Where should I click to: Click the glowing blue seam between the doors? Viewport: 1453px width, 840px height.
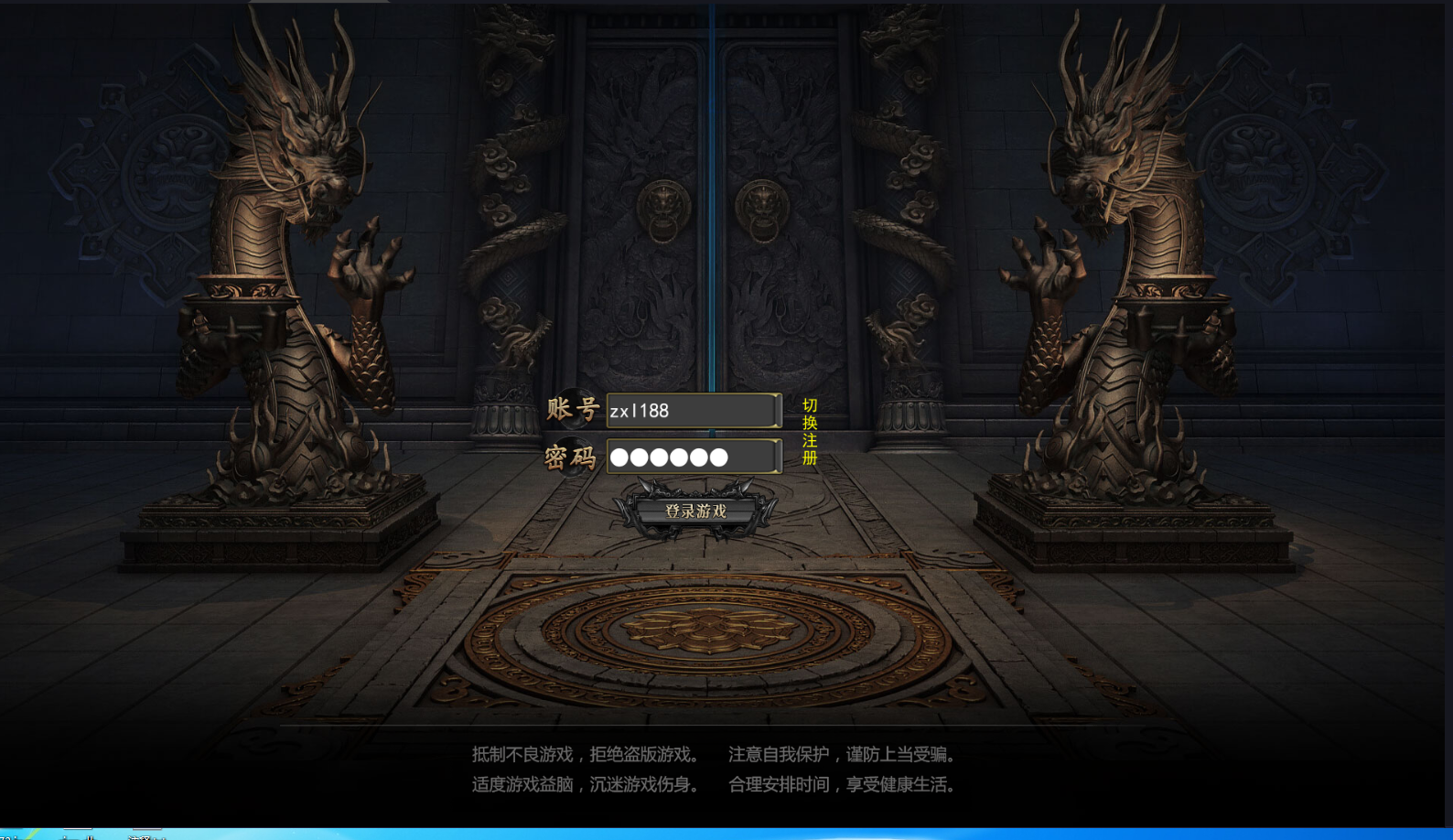tap(712, 183)
